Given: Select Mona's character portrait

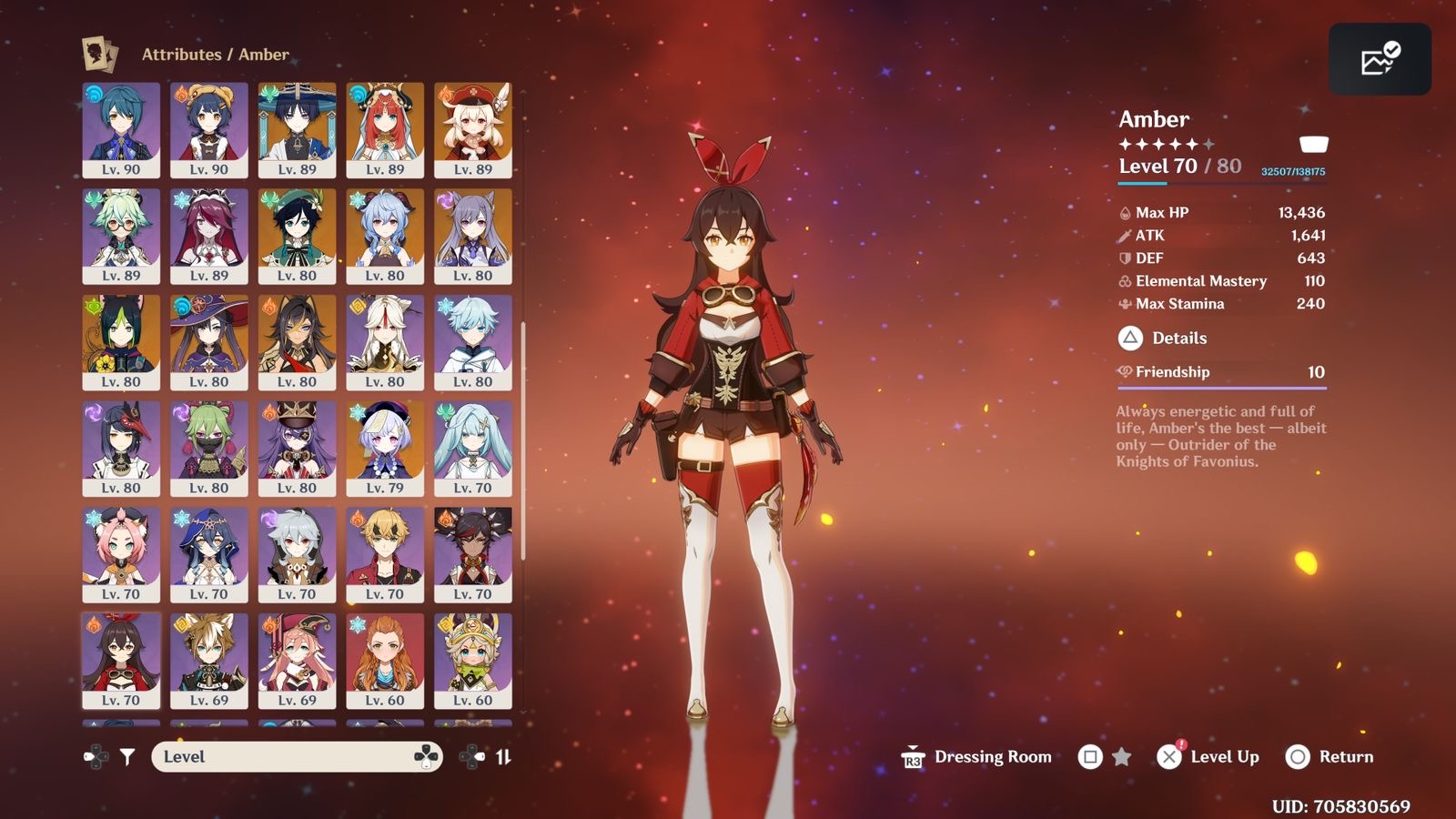Looking at the screenshot, I should (209, 342).
